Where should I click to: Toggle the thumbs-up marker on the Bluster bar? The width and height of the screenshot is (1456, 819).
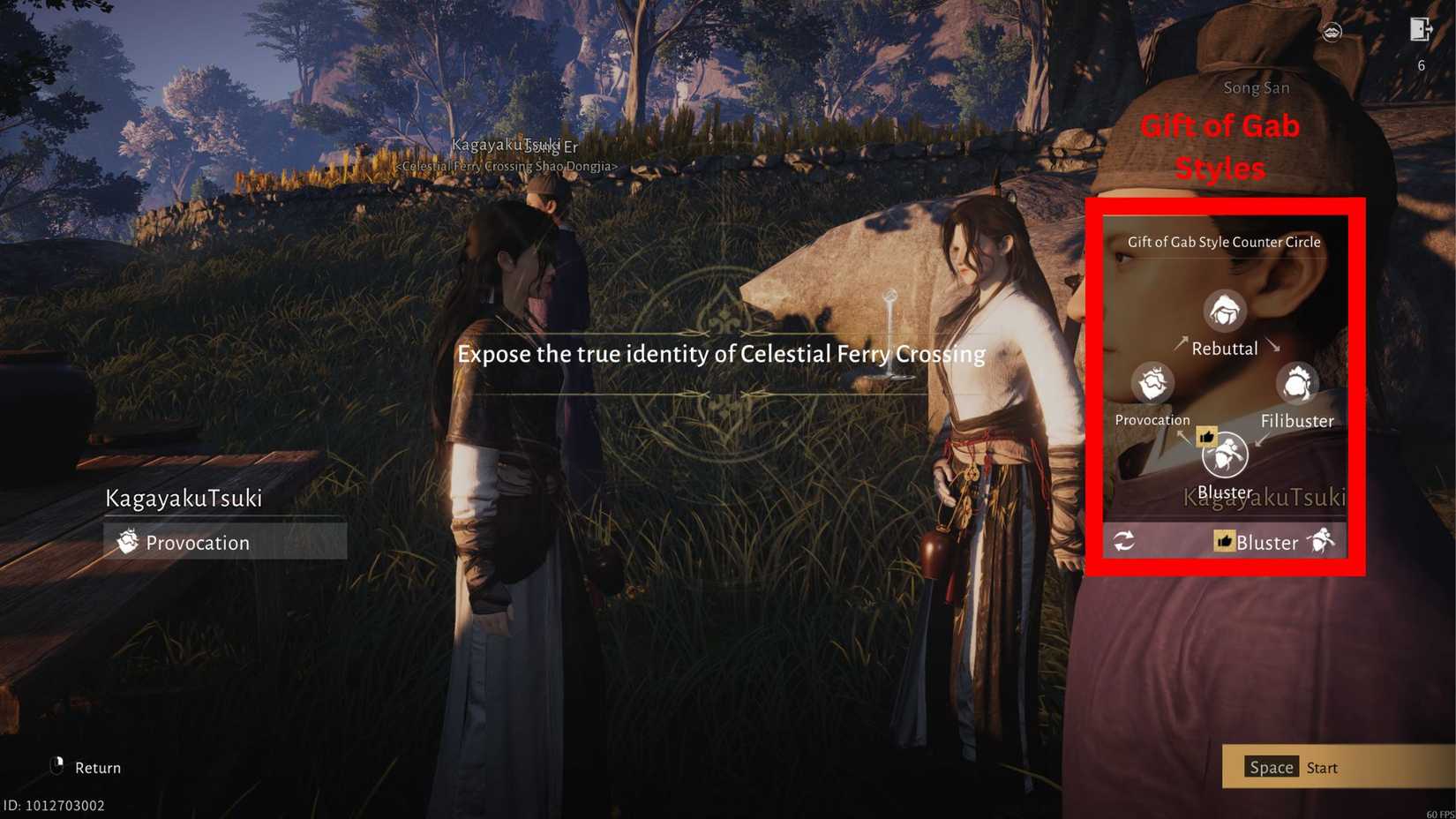tap(1223, 542)
